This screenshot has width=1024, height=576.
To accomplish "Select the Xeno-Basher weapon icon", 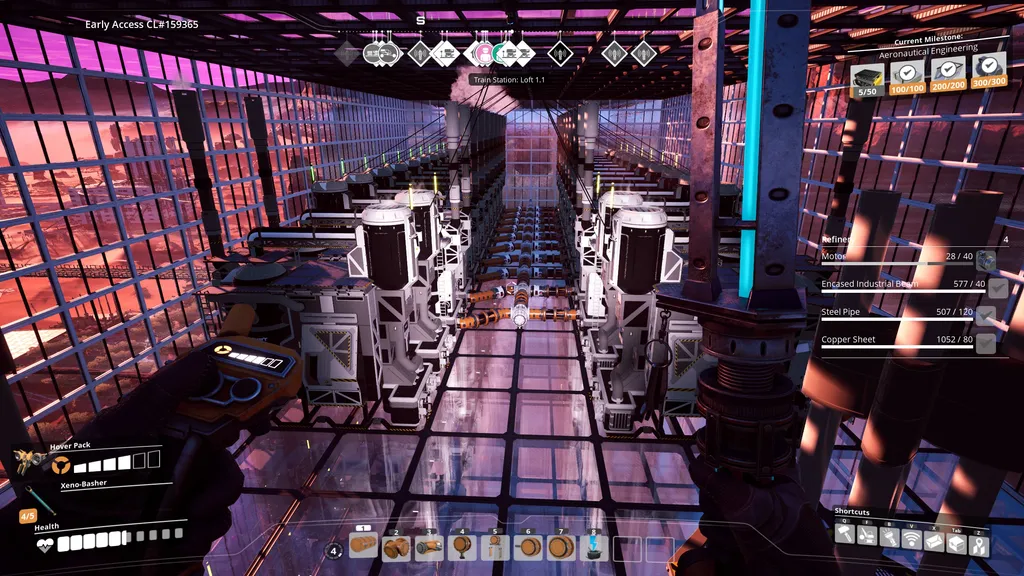I will [x=36, y=498].
